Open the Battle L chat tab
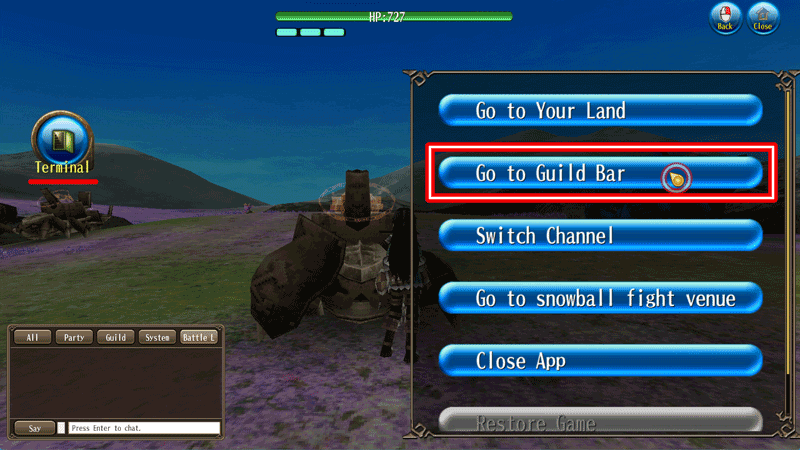 pos(198,338)
